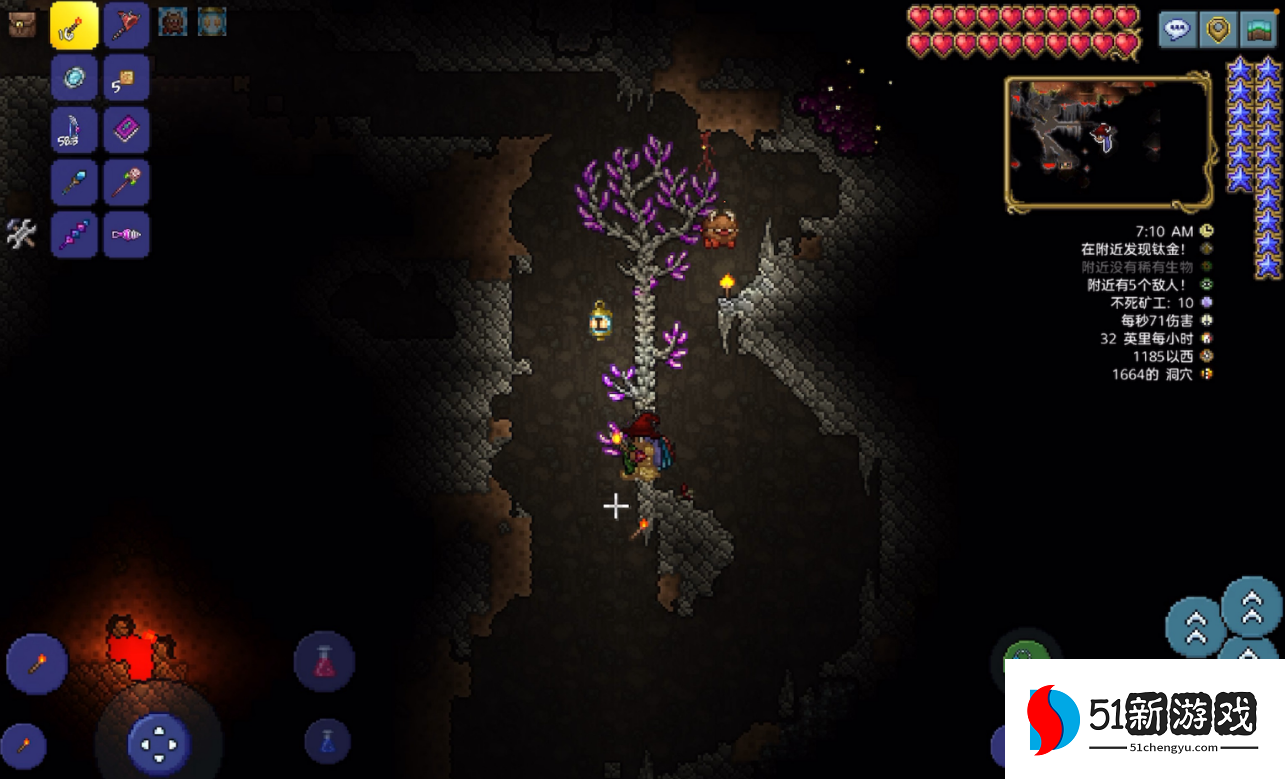The height and width of the screenshot is (779, 1285).
Task: Select the red axe hotbar slot
Action: pyautogui.click(x=127, y=27)
